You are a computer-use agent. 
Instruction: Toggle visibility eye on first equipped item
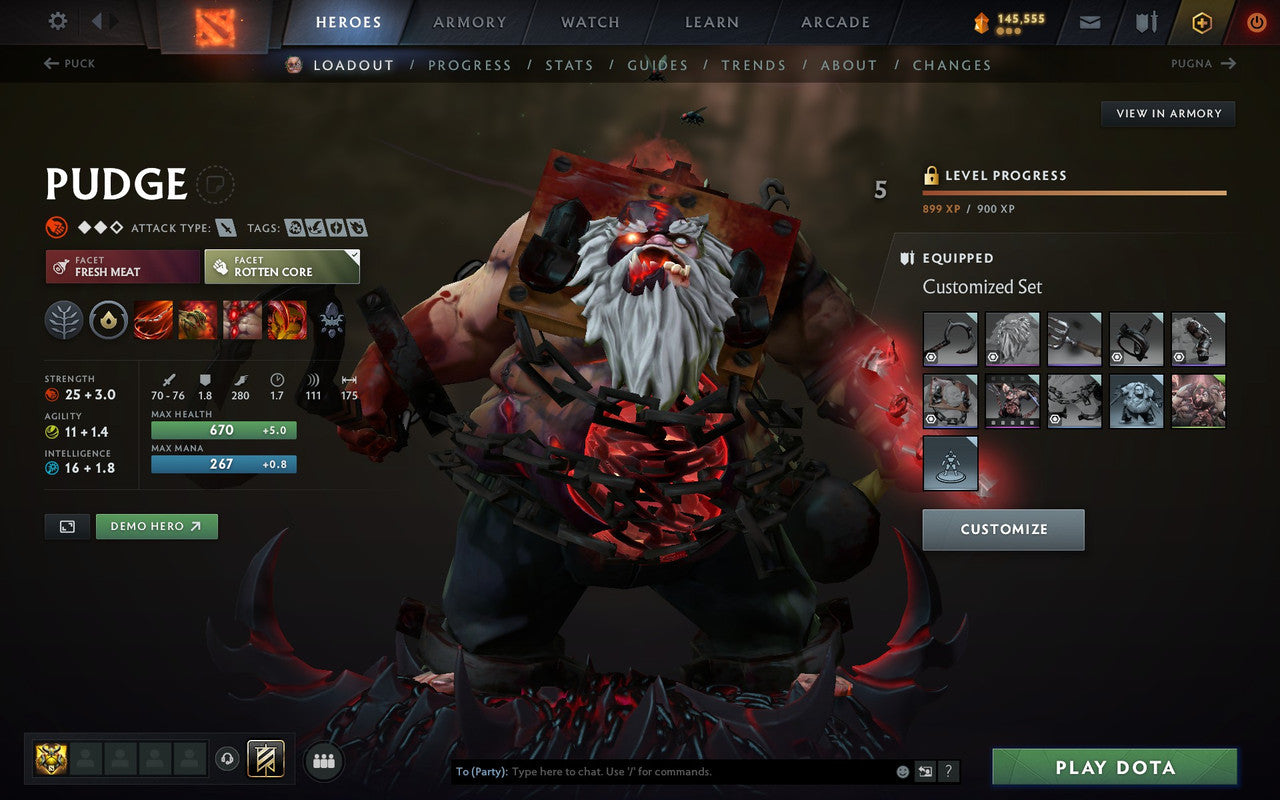pyautogui.click(x=930, y=357)
